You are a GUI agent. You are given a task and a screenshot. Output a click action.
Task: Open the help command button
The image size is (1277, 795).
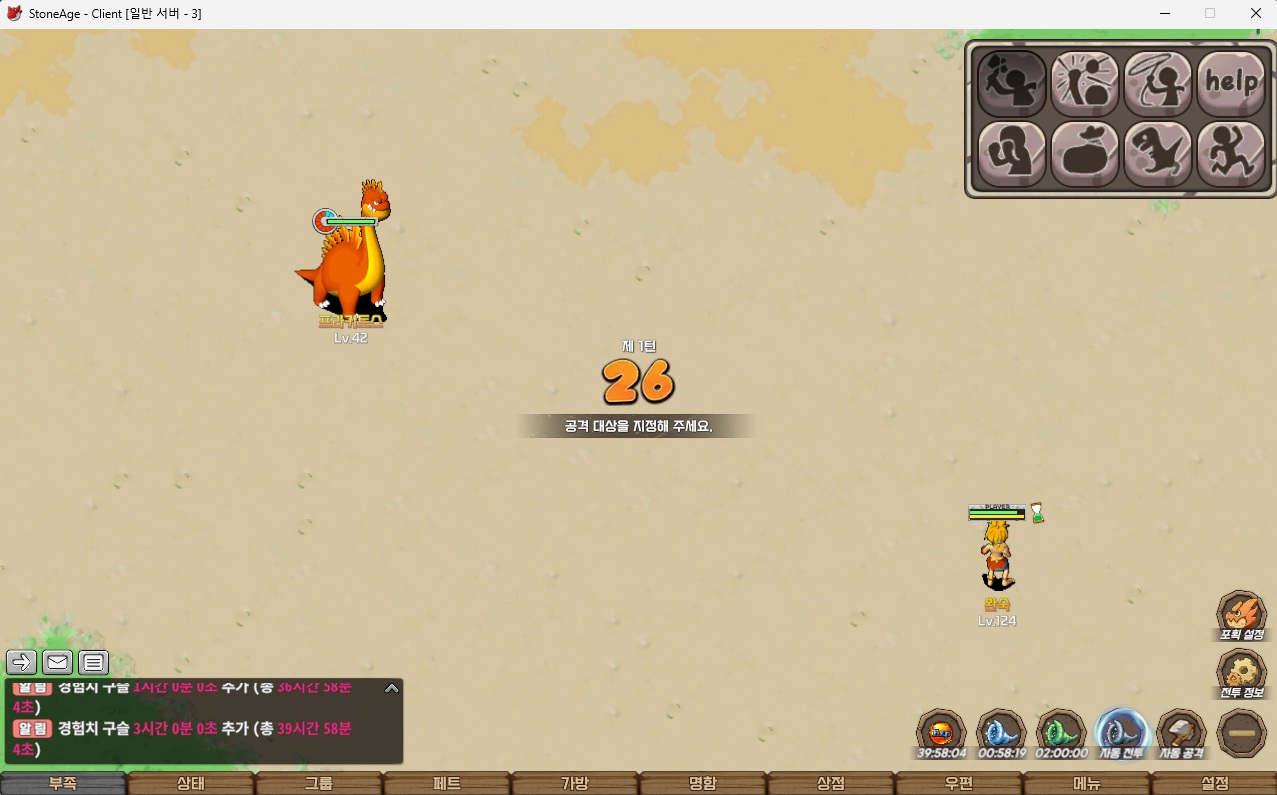coord(1231,83)
